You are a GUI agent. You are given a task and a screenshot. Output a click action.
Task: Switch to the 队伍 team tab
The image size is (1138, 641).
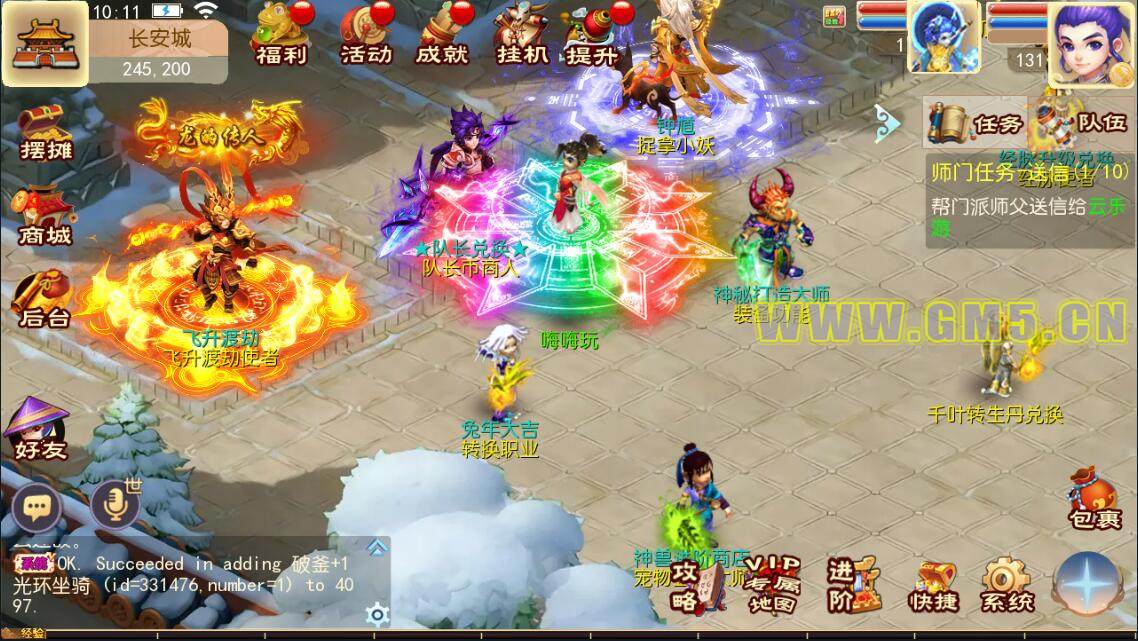click(x=1082, y=124)
